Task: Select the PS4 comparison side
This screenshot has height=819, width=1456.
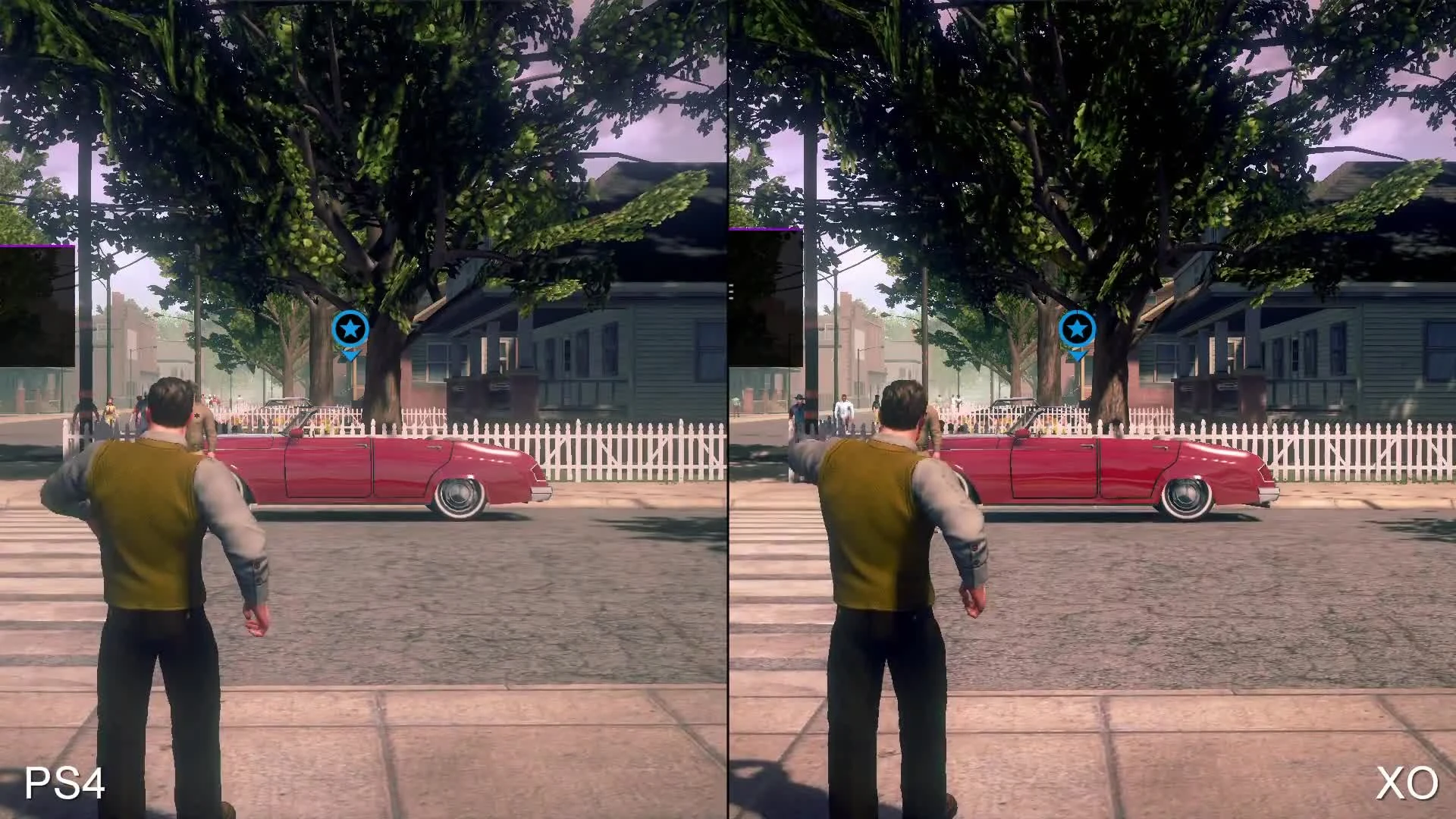Action: [364, 409]
